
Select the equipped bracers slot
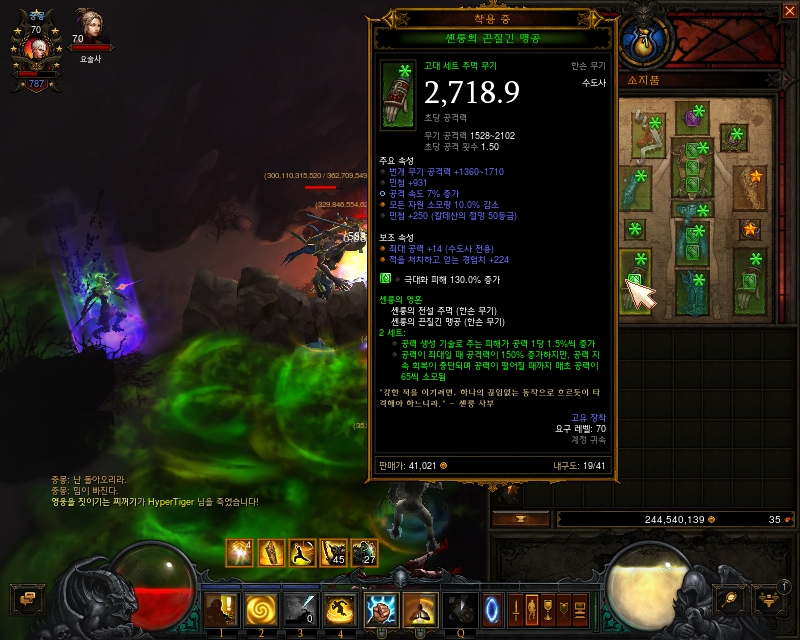click(x=748, y=186)
